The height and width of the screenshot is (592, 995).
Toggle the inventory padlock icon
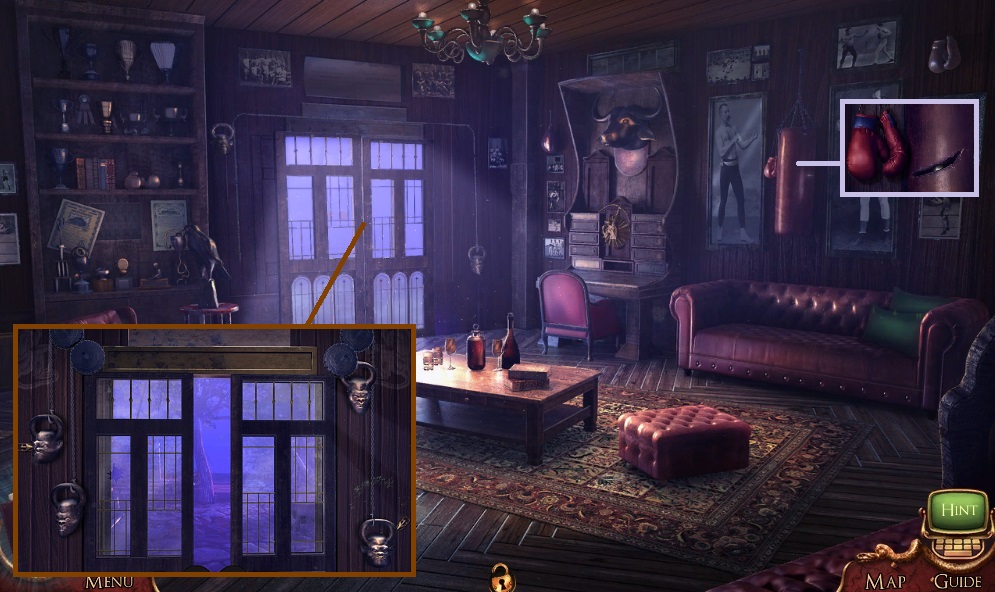click(499, 576)
